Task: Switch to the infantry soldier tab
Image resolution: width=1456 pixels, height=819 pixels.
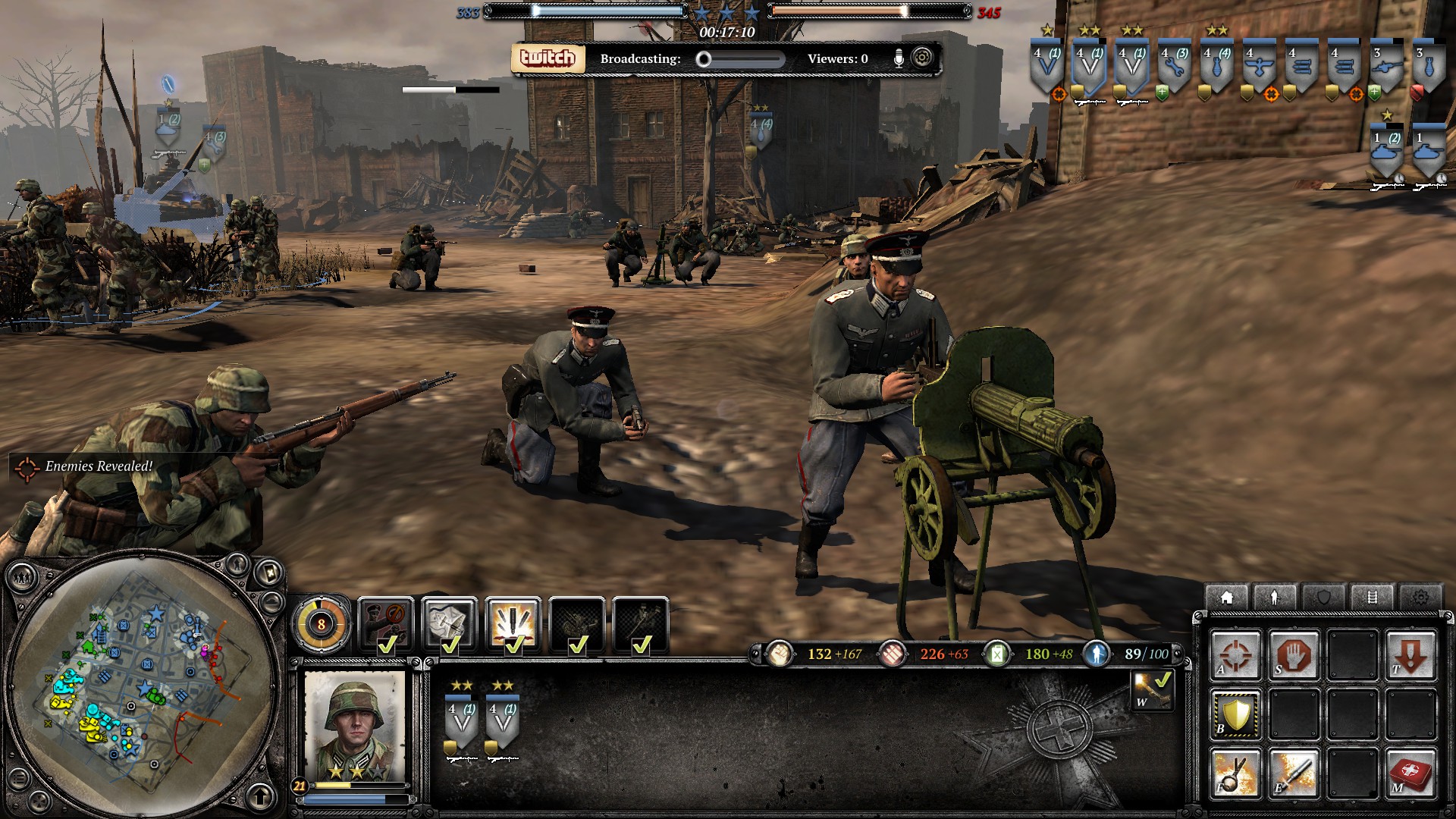Action: pyautogui.click(x=1274, y=598)
